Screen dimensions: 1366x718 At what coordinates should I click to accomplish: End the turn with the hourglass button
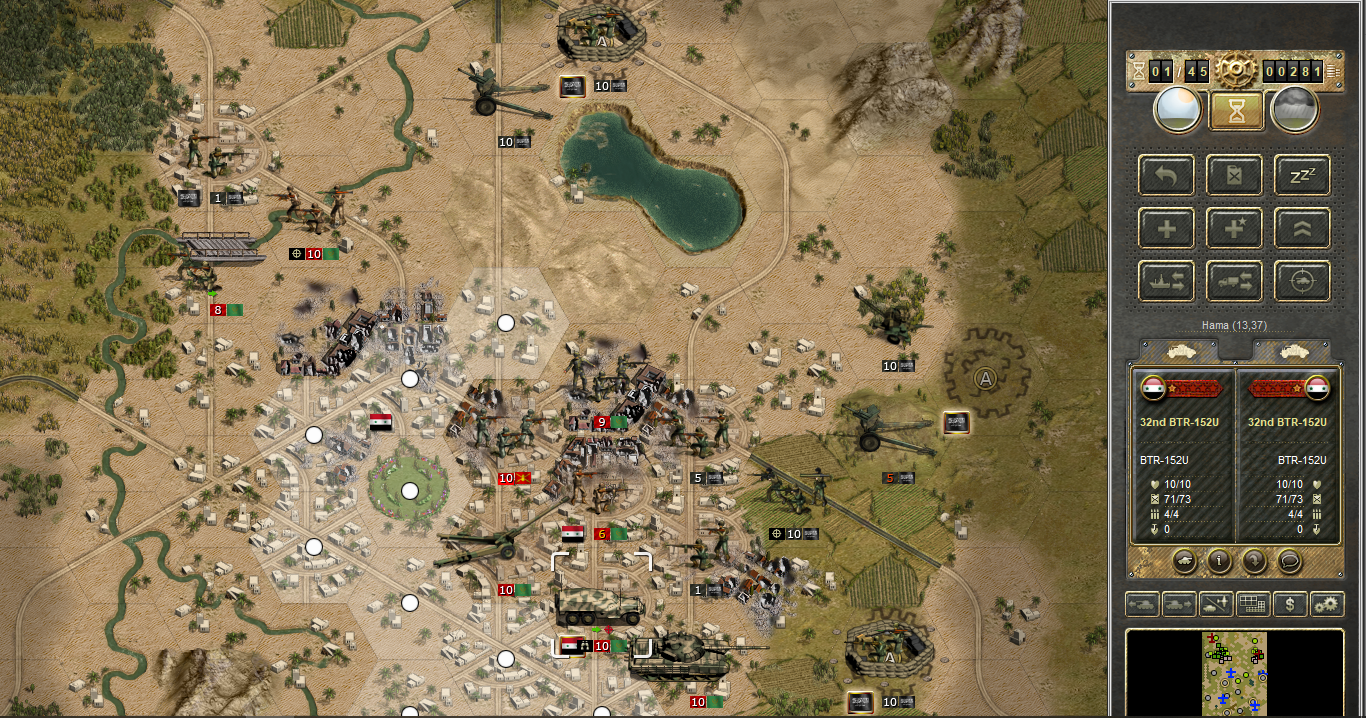pyautogui.click(x=1236, y=110)
